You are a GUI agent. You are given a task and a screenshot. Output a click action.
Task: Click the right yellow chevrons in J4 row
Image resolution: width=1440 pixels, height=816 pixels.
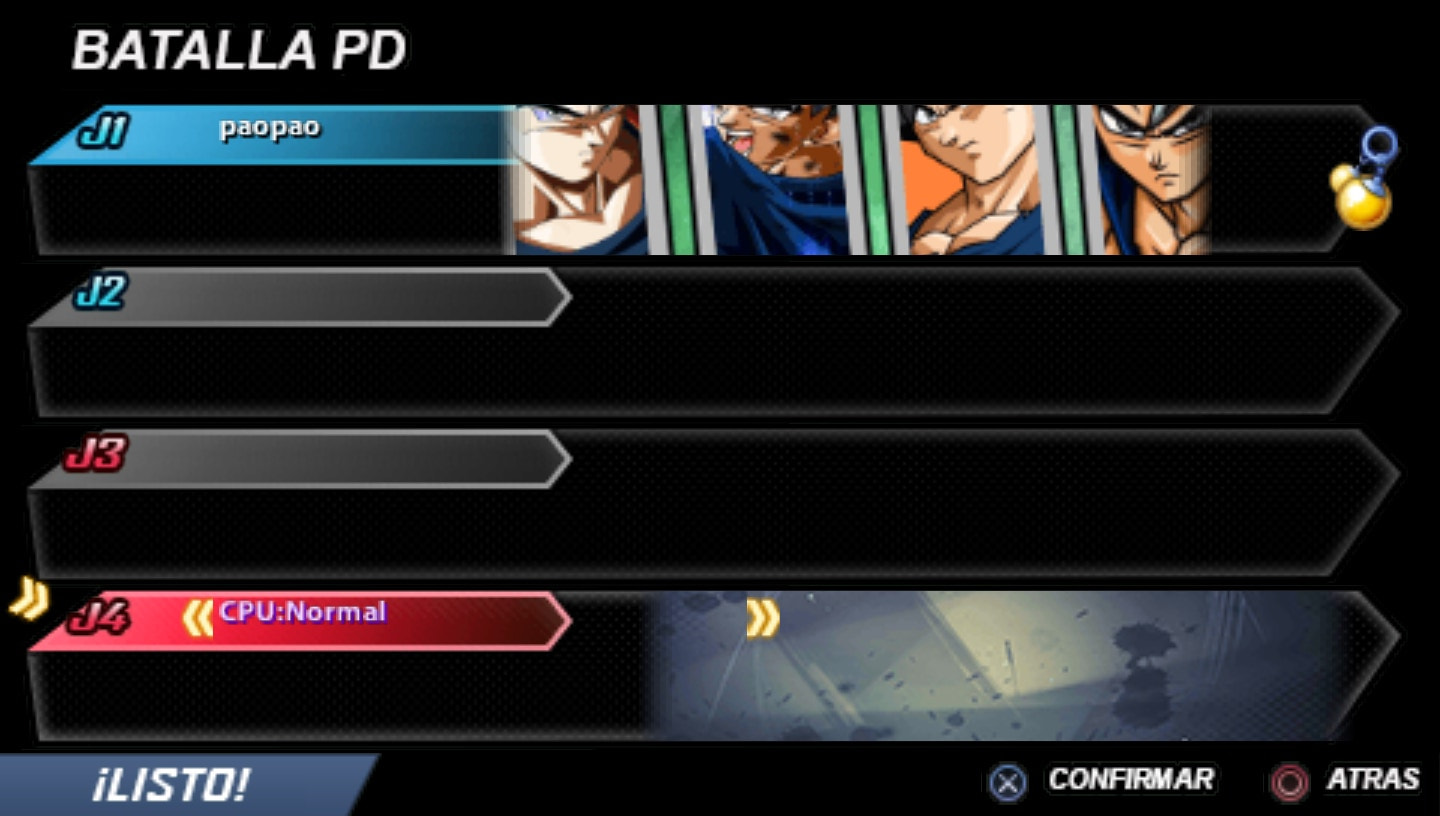coord(763,620)
